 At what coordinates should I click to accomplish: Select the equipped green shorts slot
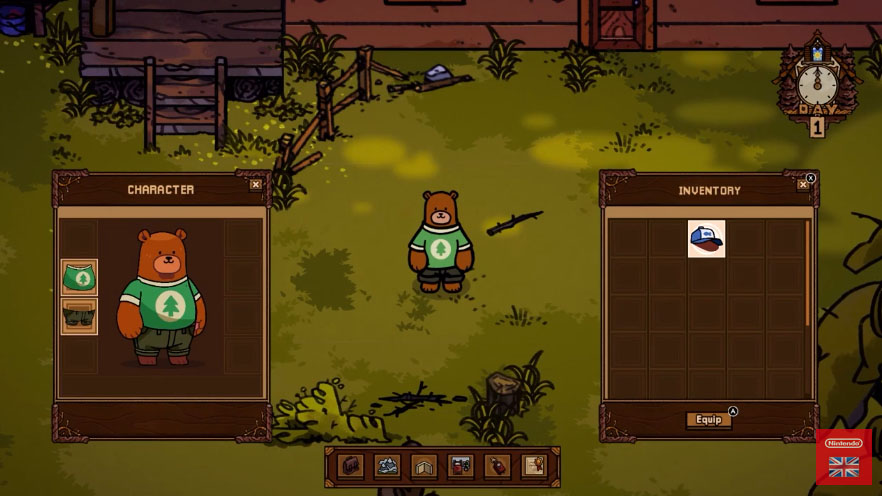[x=79, y=316]
